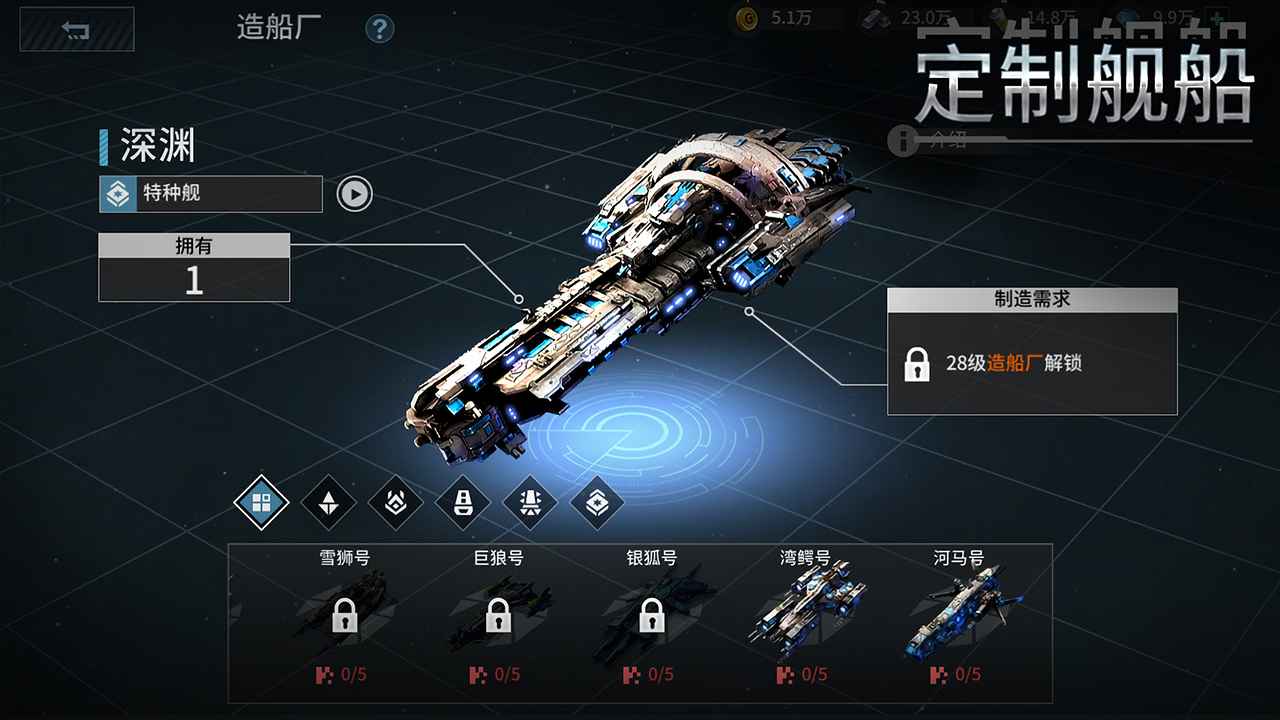The width and height of the screenshot is (1280, 720).
Task: Click the second diamond ship class filter icon
Action: (x=328, y=503)
